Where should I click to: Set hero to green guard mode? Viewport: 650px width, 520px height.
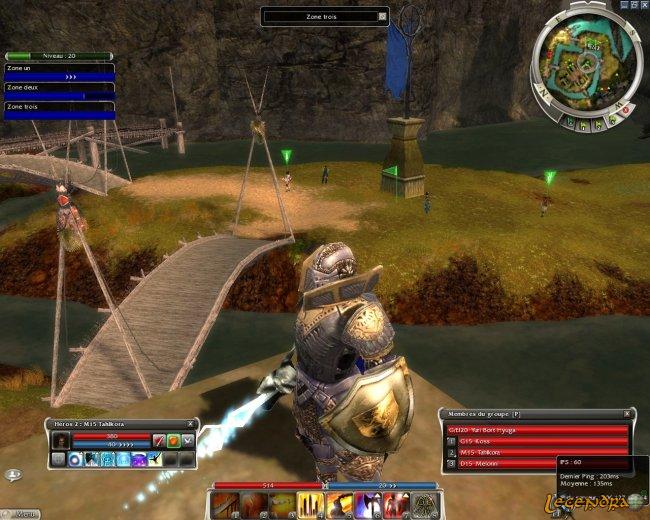(x=173, y=440)
